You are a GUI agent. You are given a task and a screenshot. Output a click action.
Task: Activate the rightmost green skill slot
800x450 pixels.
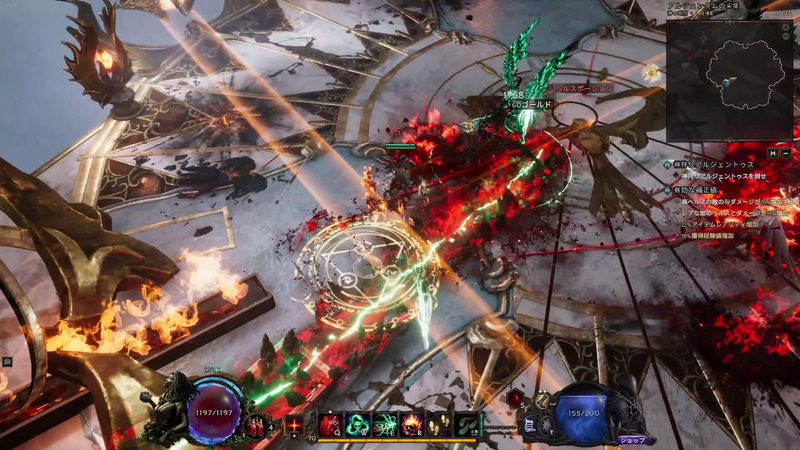click(x=467, y=425)
